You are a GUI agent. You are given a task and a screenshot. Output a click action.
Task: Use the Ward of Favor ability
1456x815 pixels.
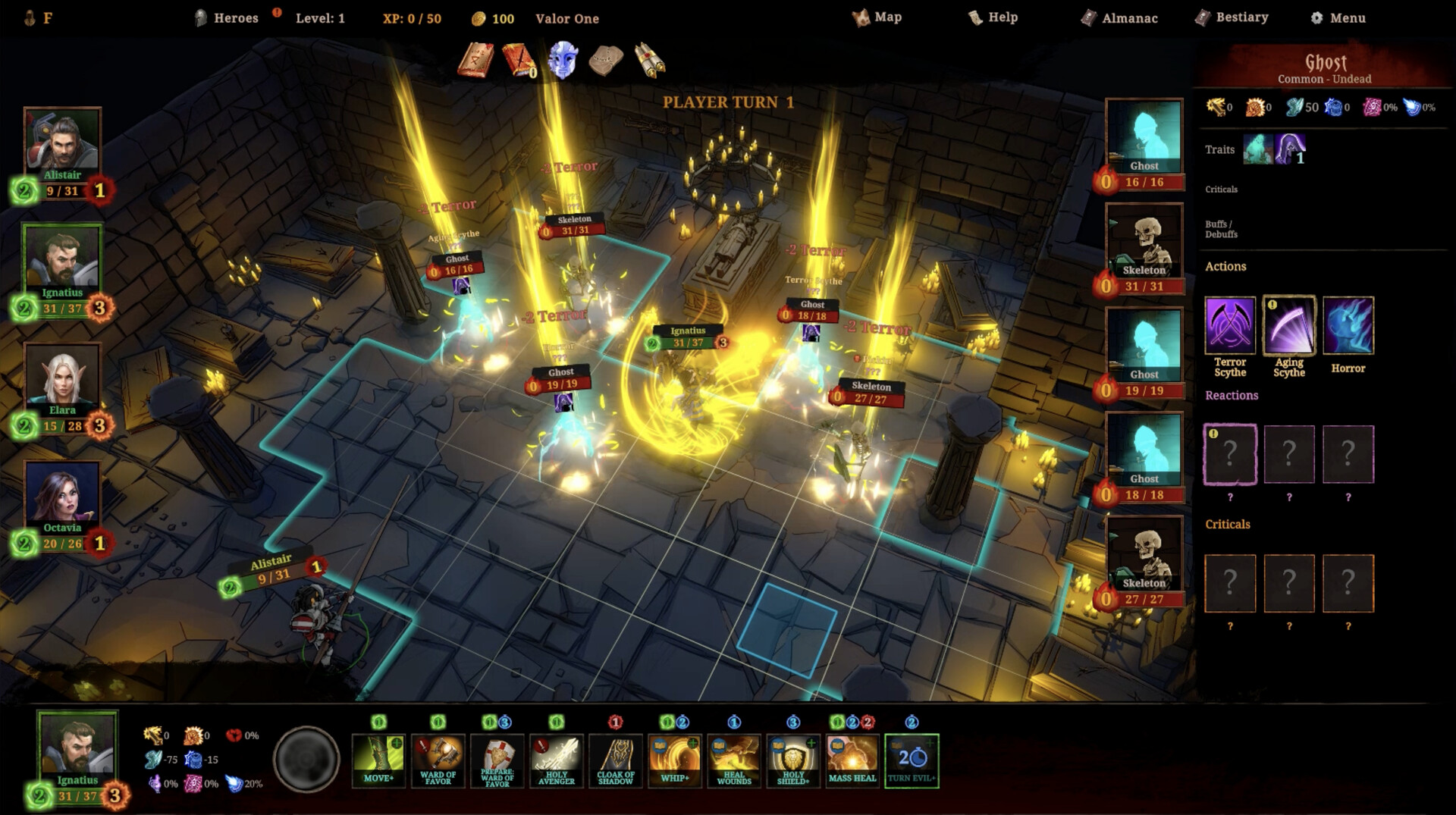[x=438, y=760]
